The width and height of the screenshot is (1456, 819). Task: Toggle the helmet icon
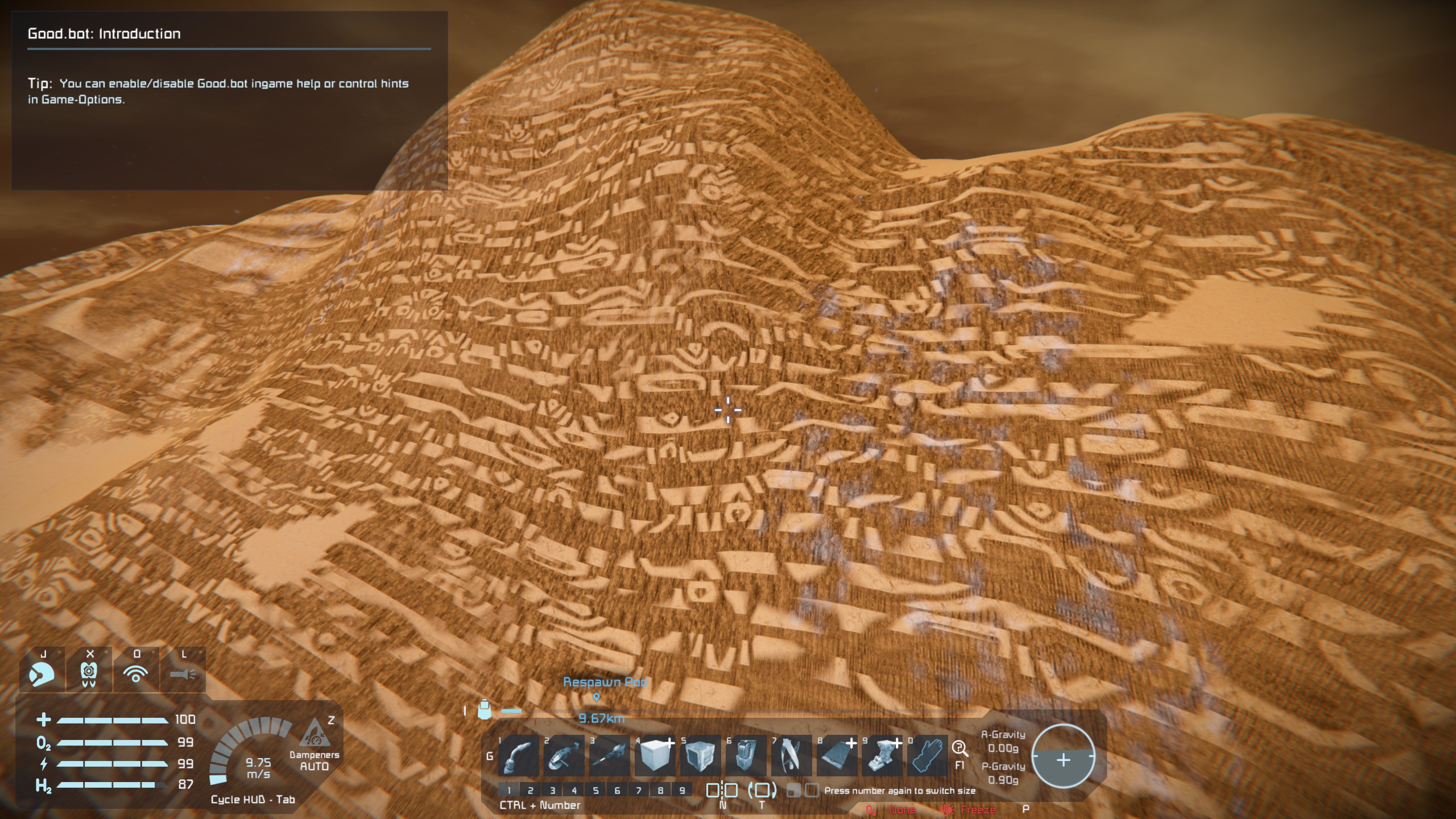point(42,675)
